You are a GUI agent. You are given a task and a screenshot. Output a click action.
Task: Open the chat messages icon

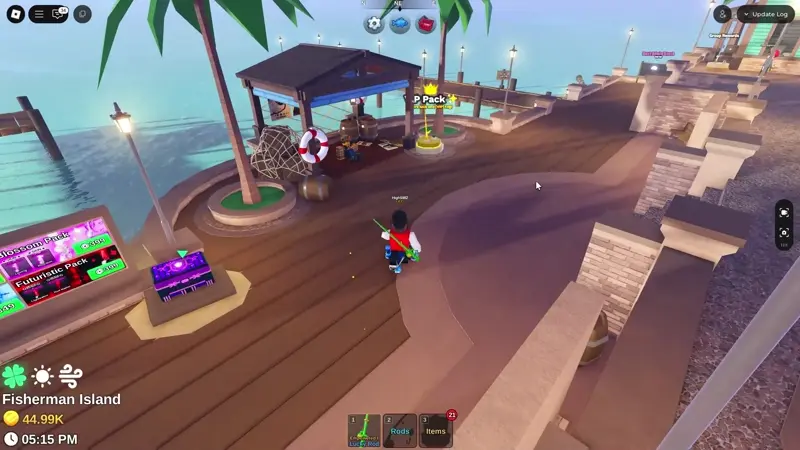(59, 14)
